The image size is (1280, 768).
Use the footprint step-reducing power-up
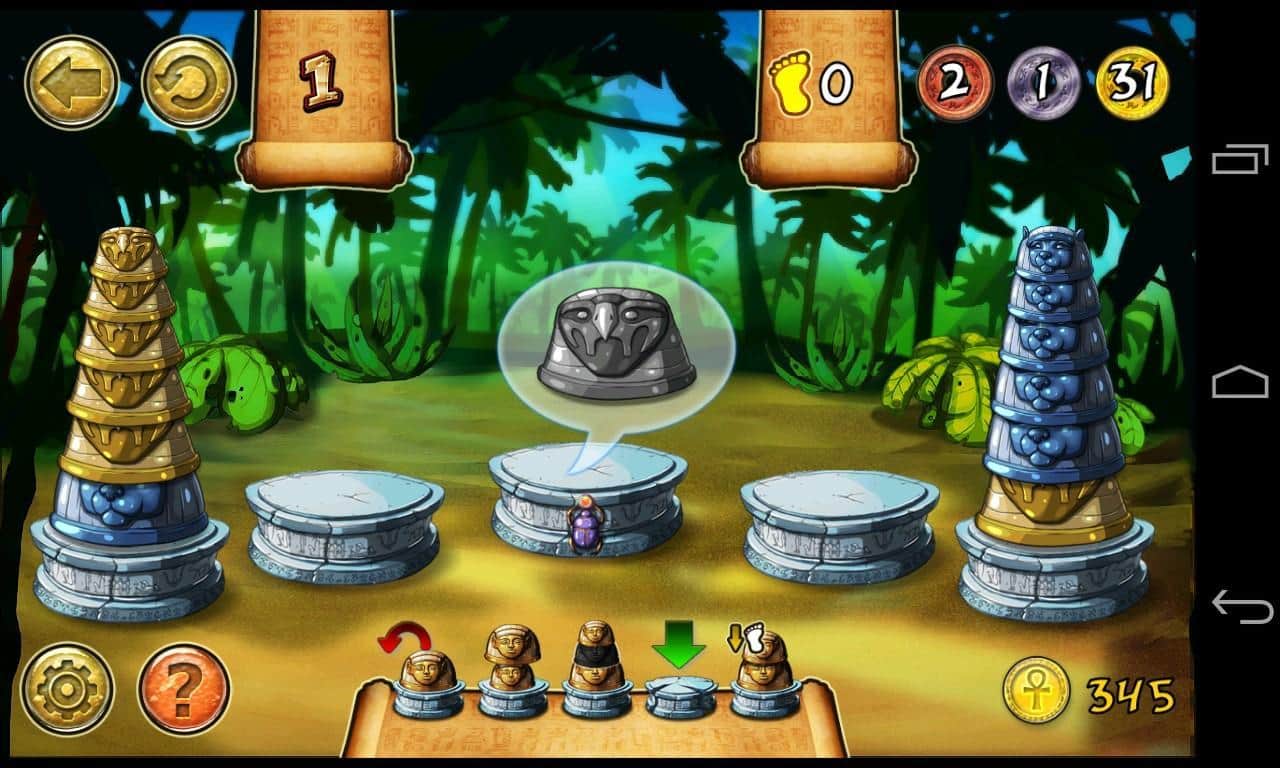click(764, 672)
